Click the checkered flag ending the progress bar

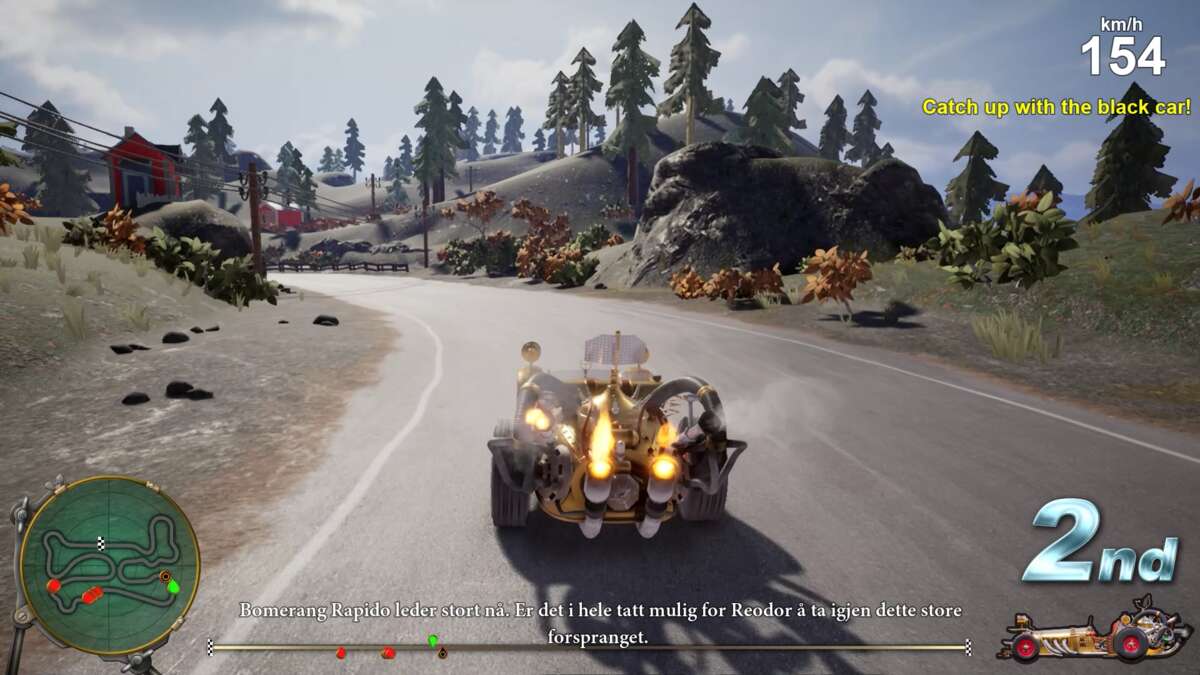(x=968, y=647)
